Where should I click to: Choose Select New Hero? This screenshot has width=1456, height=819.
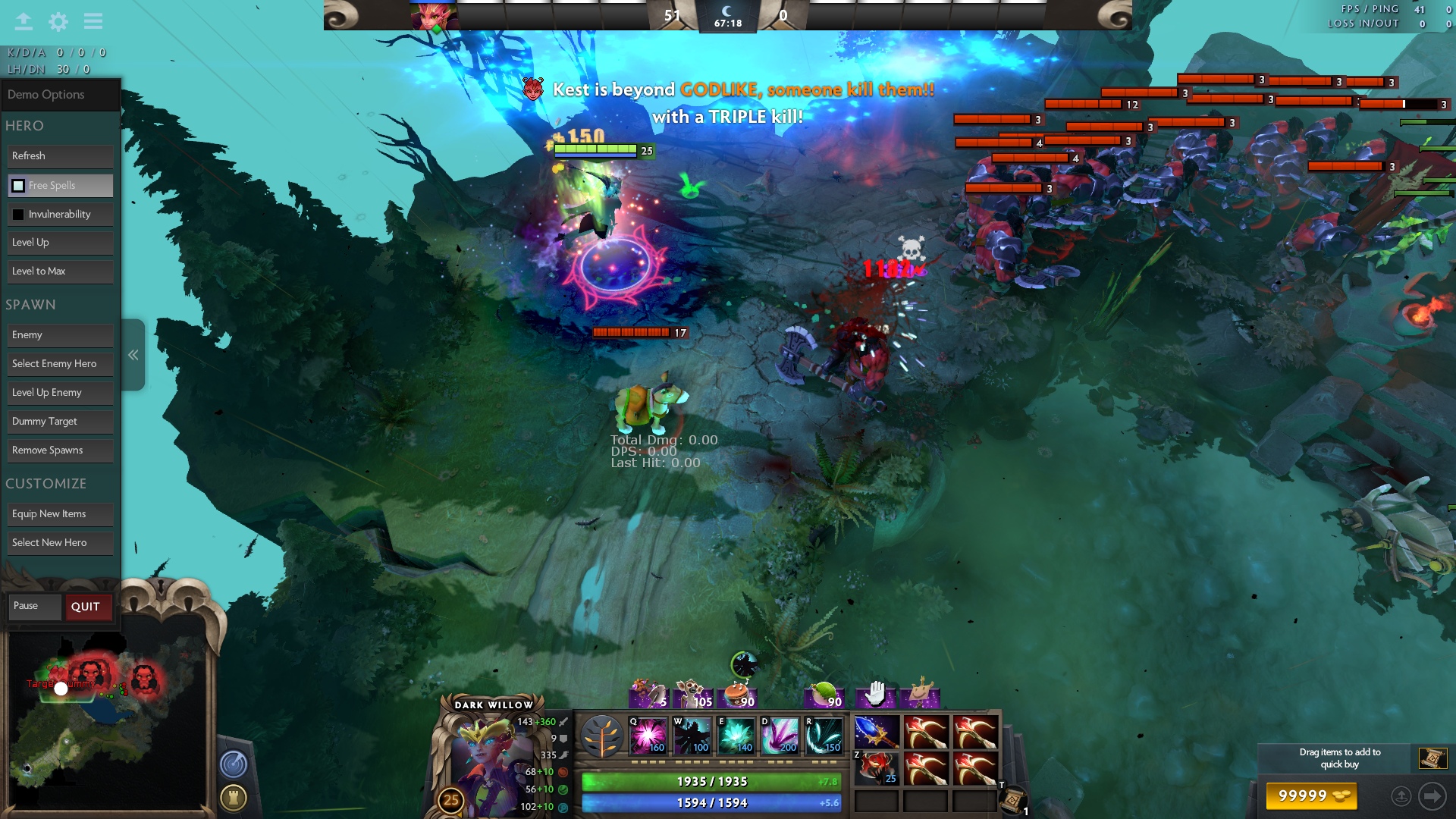(60, 543)
